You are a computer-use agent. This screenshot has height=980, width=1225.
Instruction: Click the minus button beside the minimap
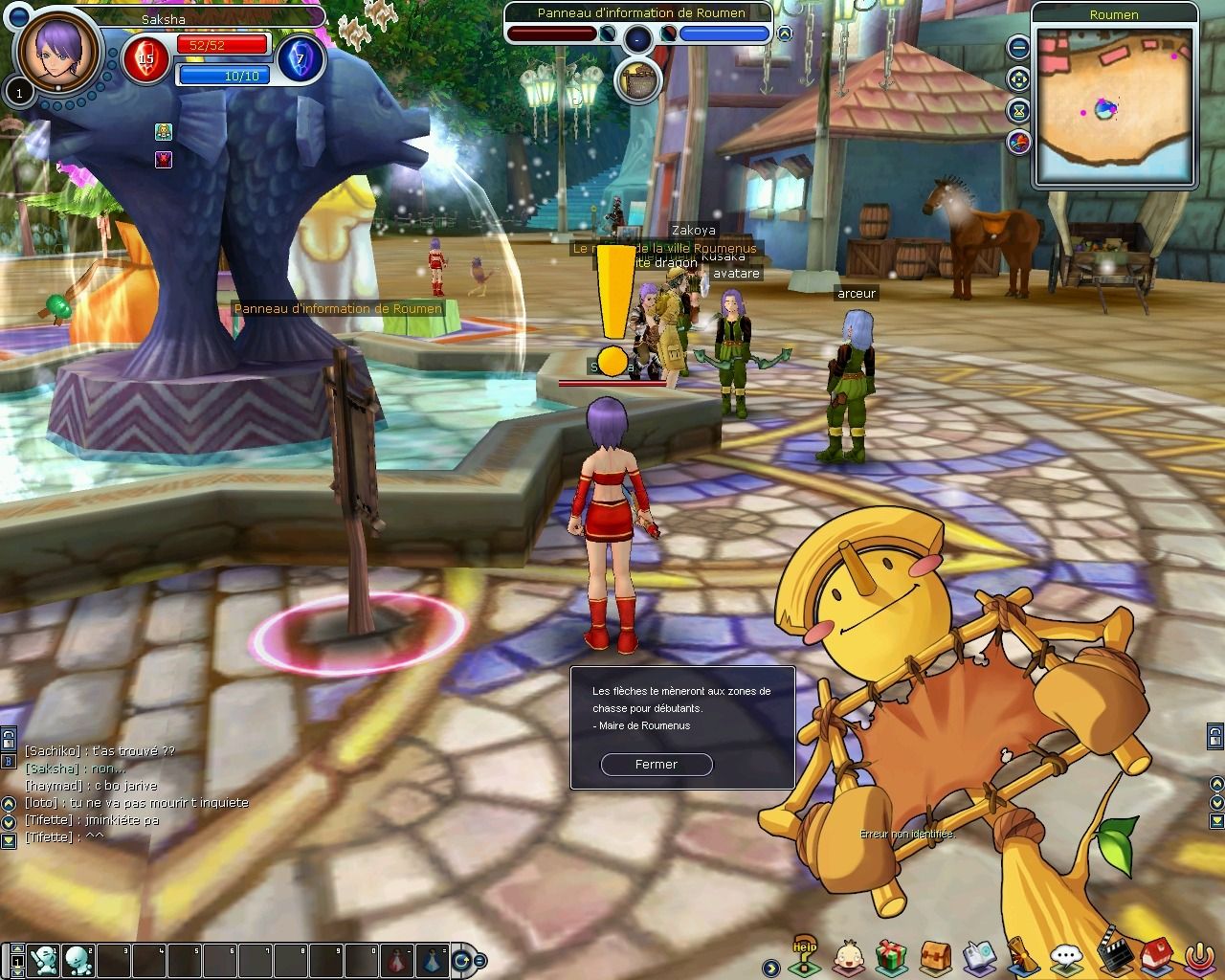(x=1019, y=46)
